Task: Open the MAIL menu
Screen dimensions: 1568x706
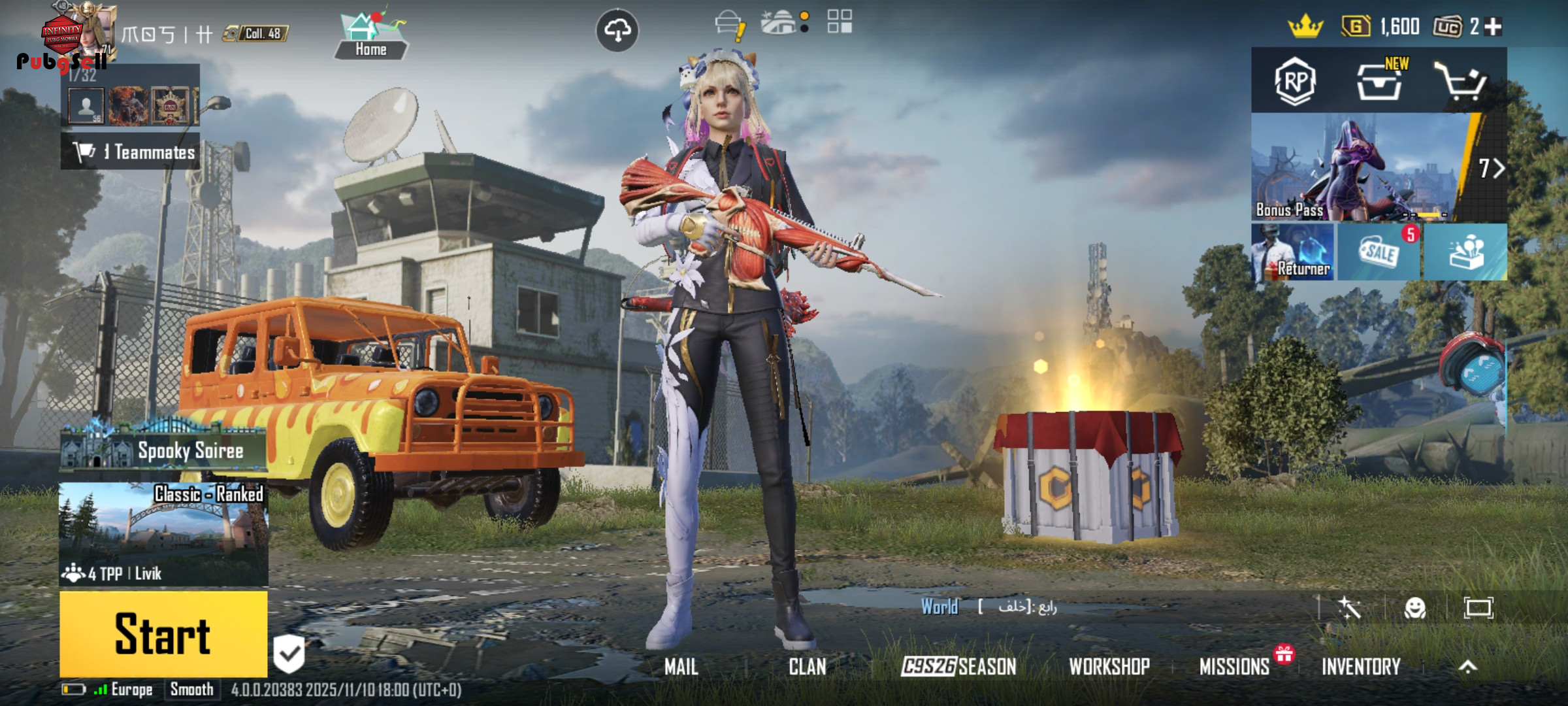Action: click(x=681, y=667)
